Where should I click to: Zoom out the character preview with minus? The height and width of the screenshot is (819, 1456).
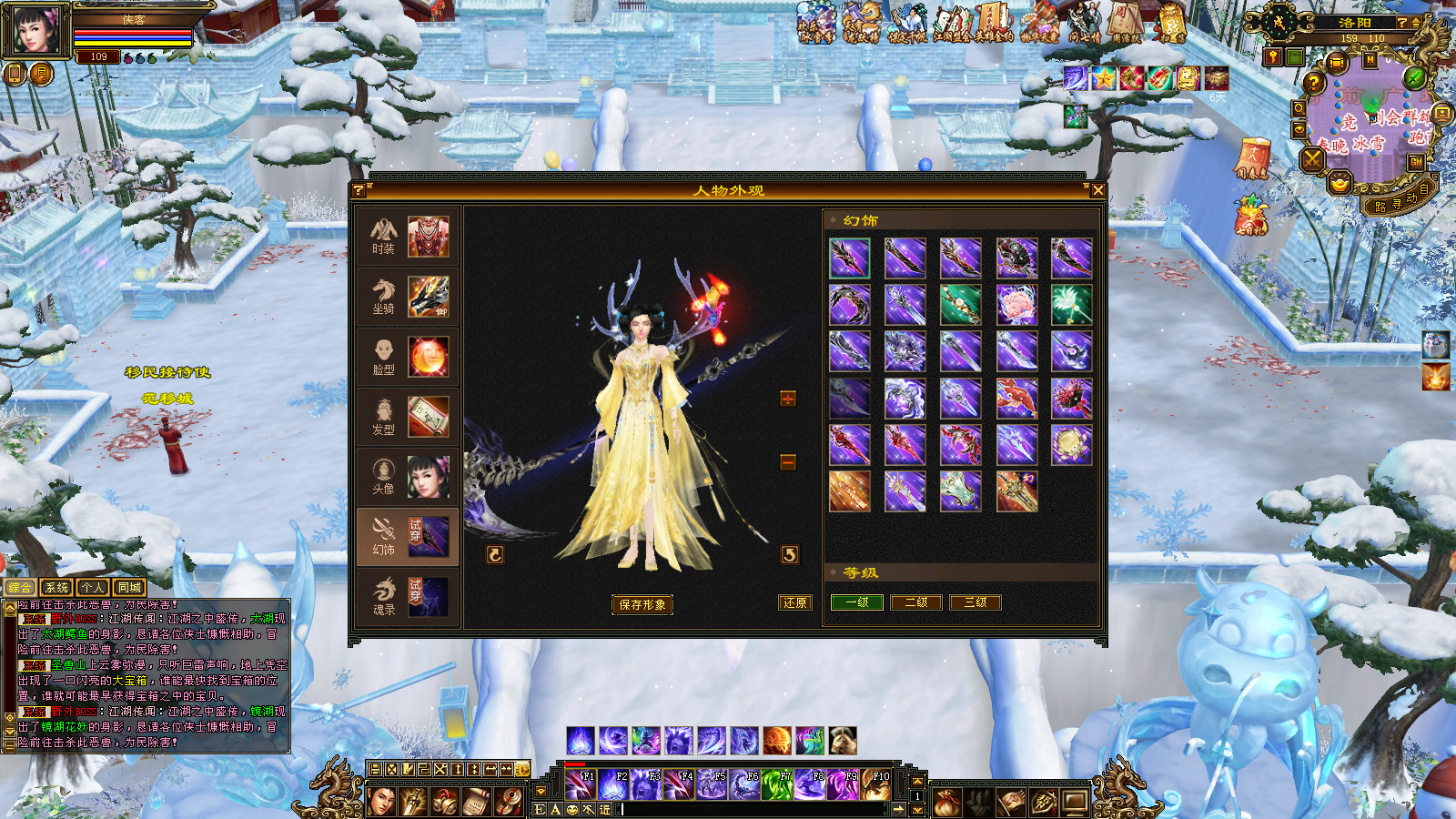(x=788, y=462)
